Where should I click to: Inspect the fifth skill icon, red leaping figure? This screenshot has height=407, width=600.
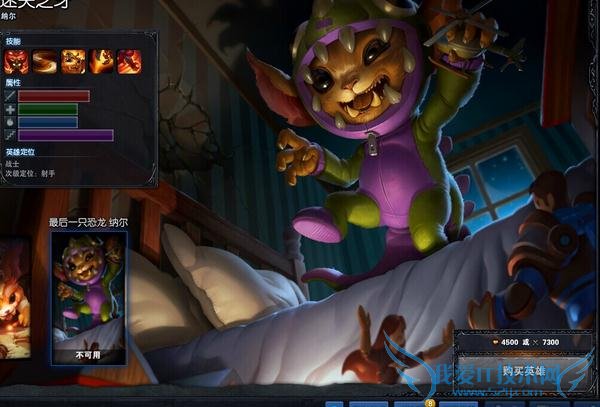point(129,62)
